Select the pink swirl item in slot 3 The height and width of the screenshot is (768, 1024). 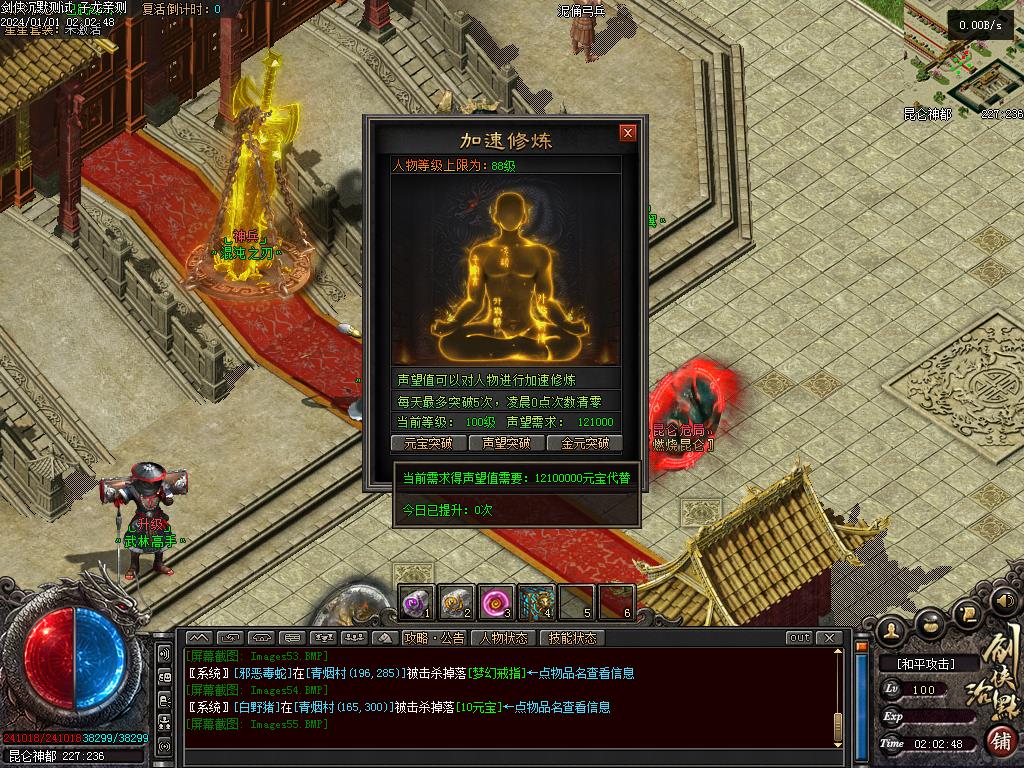pyautogui.click(x=496, y=602)
